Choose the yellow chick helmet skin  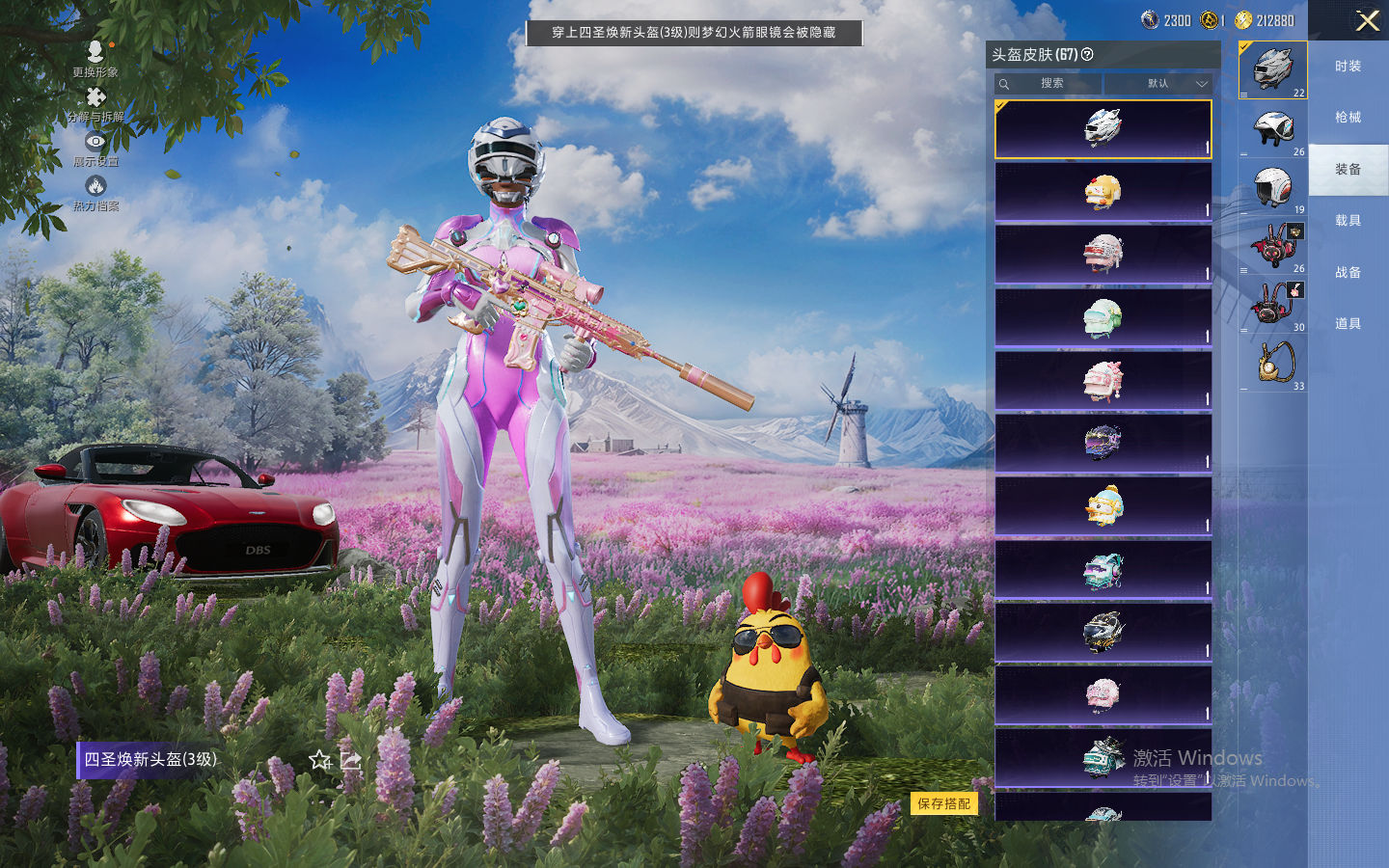(1103, 192)
